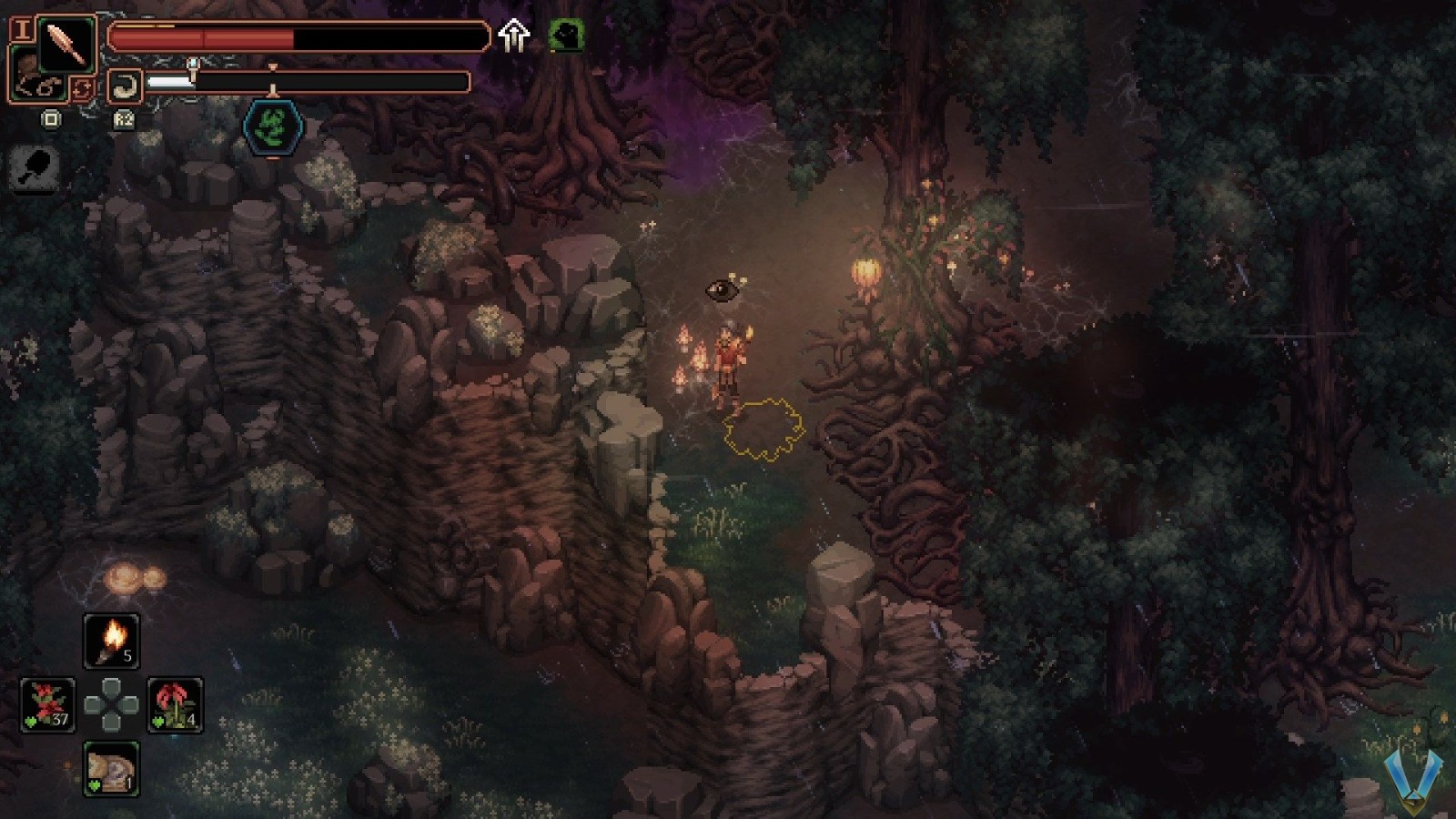Select the equipped feather-blade weapon slot
The height and width of the screenshot is (819, 1456).
(66, 44)
